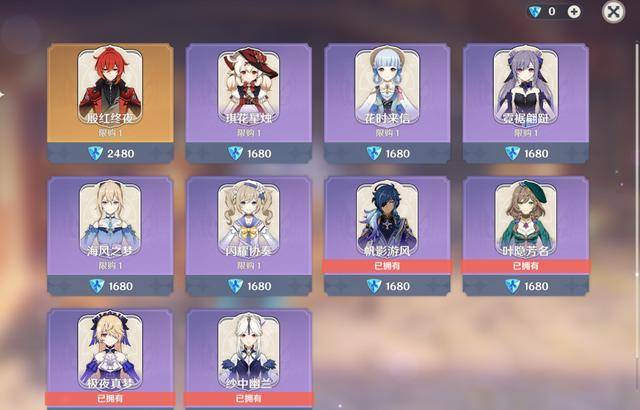Select the 霓裾翩跹 outfit card
Image resolution: width=640 pixels, height=410 pixels.
click(526, 100)
